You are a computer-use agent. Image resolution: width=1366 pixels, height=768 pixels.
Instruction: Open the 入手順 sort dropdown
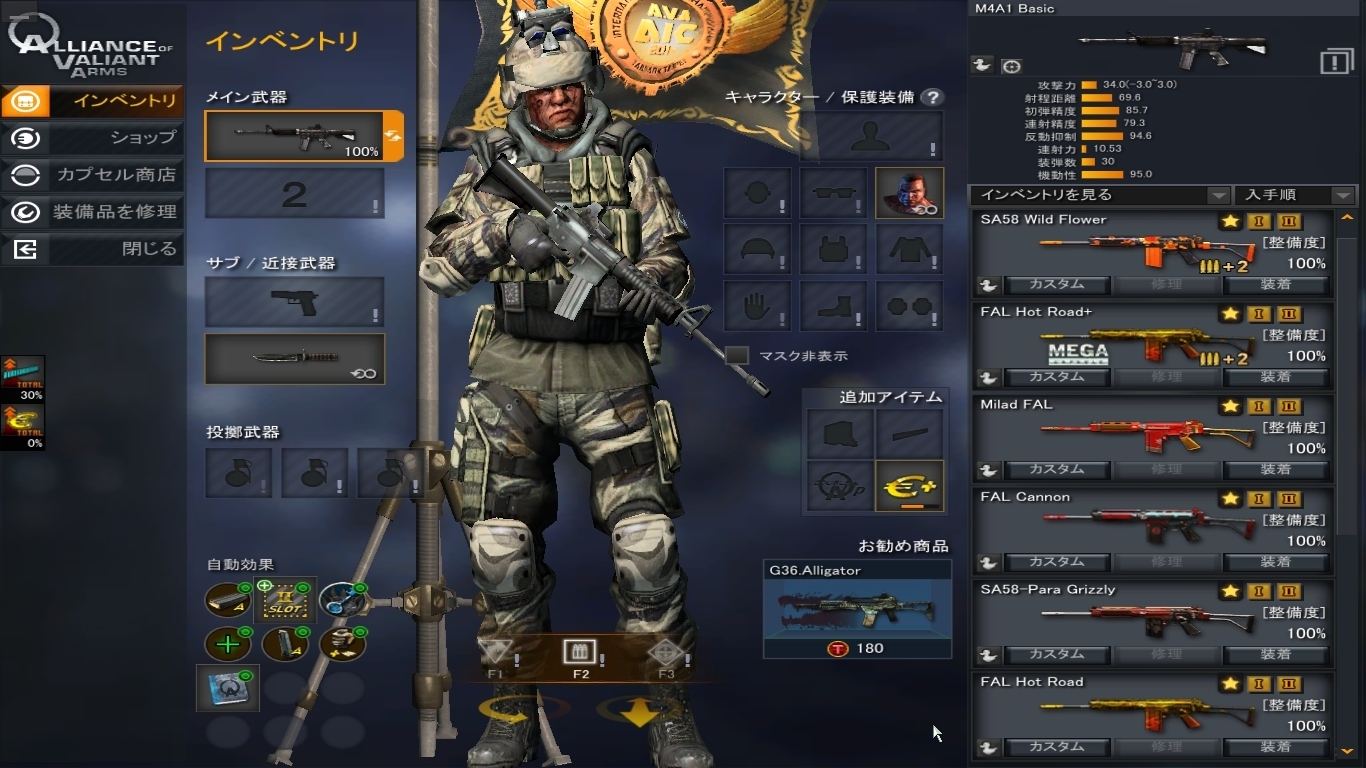point(1296,195)
